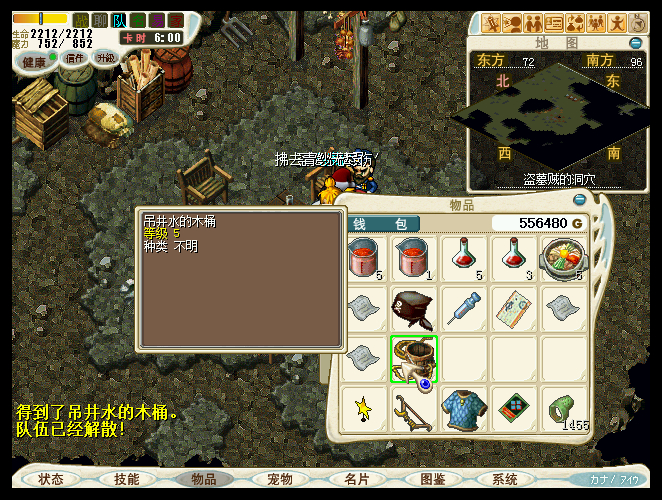Click the 健康 health status button
The image size is (662, 500).
(35, 61)
